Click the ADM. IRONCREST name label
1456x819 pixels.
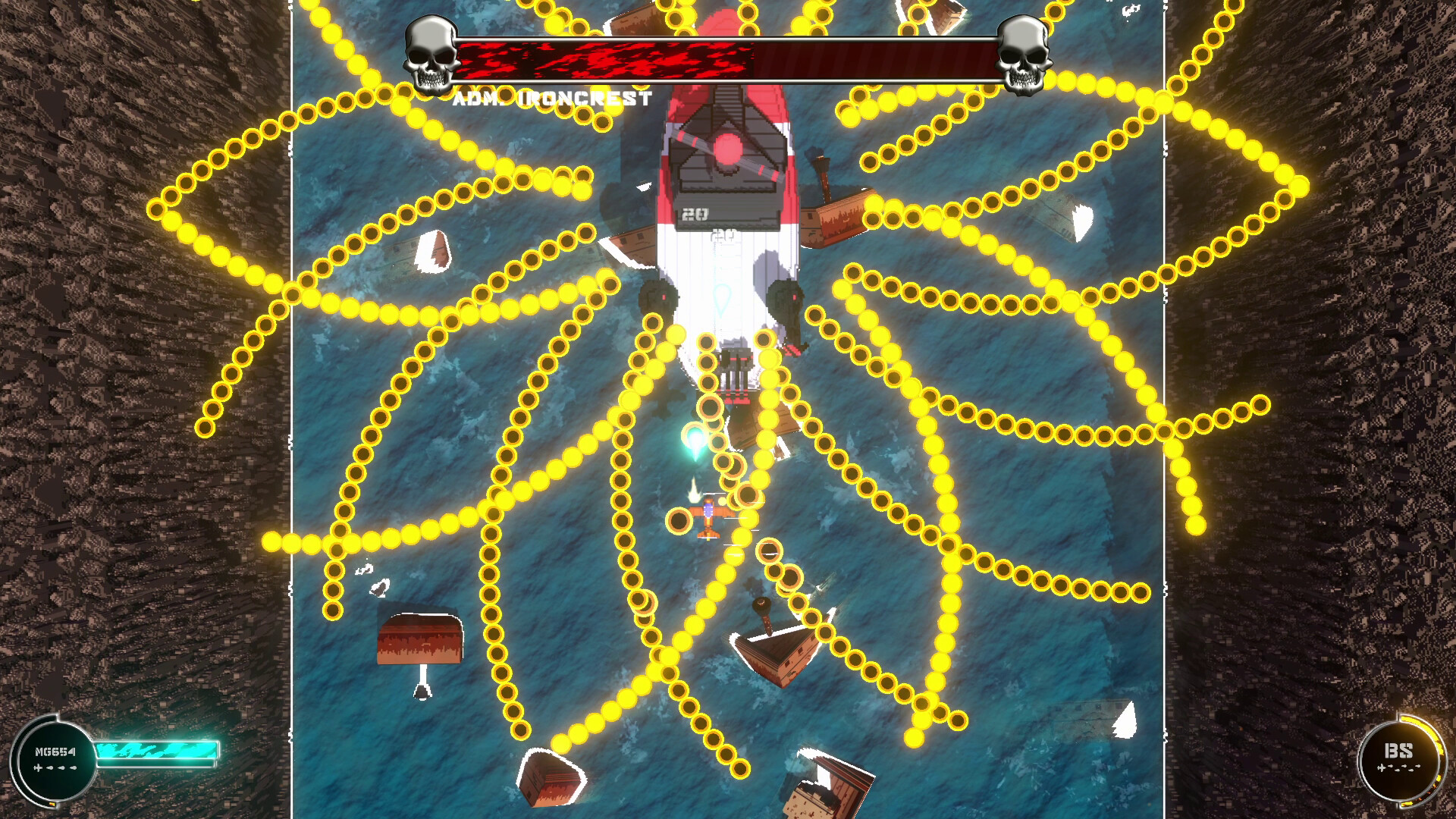(x=554, y=96)
